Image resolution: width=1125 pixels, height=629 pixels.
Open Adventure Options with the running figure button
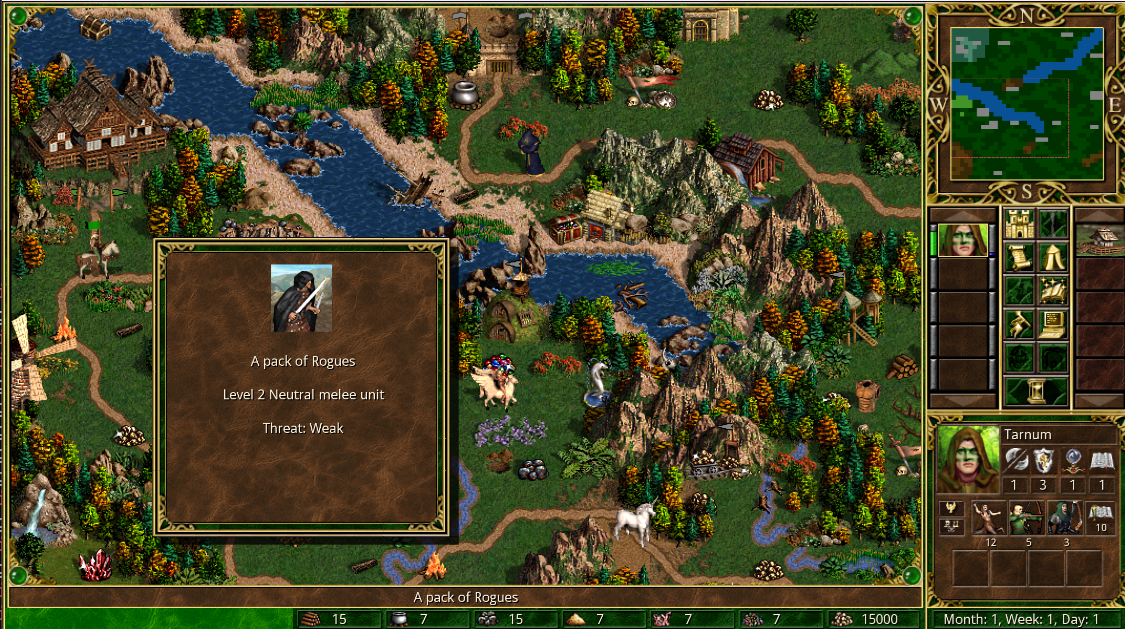click(1019, 324)
